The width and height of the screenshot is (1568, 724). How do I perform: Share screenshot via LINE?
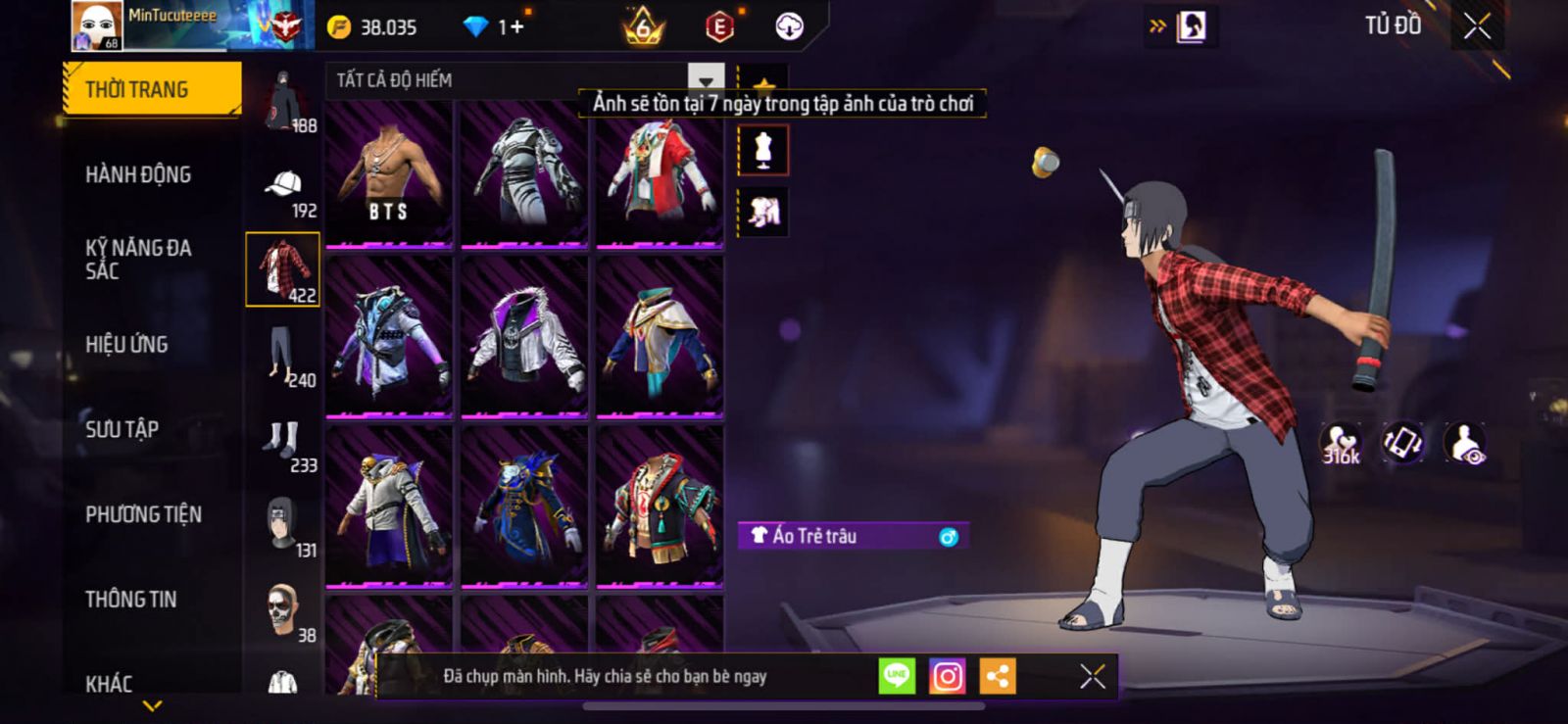pos(897,676)
